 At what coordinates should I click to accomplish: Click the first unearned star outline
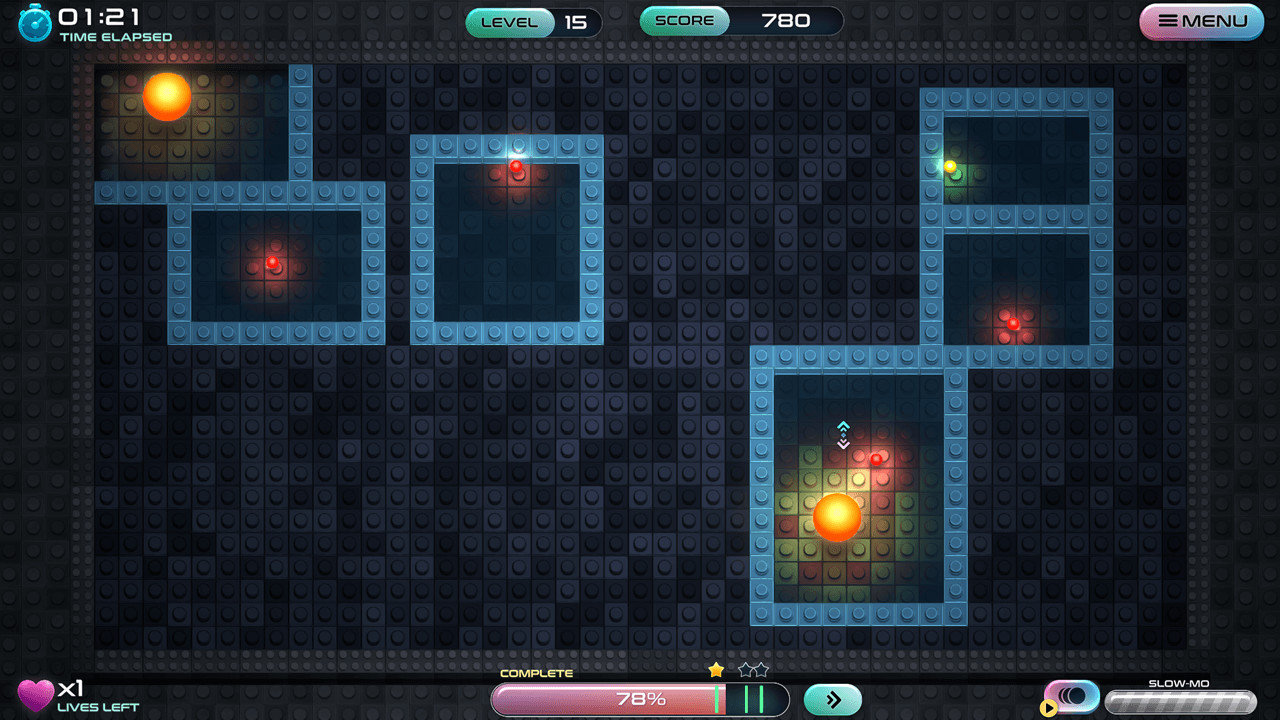click(746, 669)
